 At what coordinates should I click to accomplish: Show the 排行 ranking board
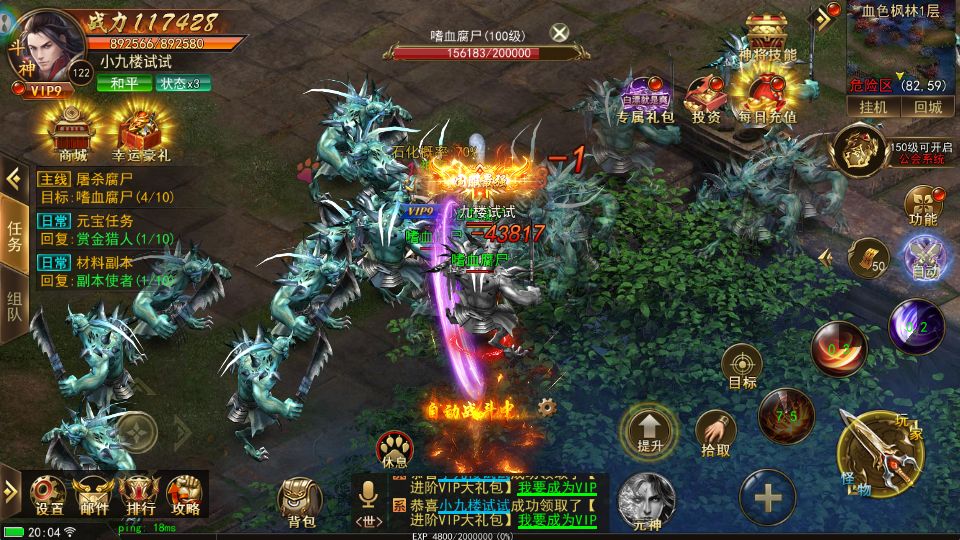(x=140, y=494)
